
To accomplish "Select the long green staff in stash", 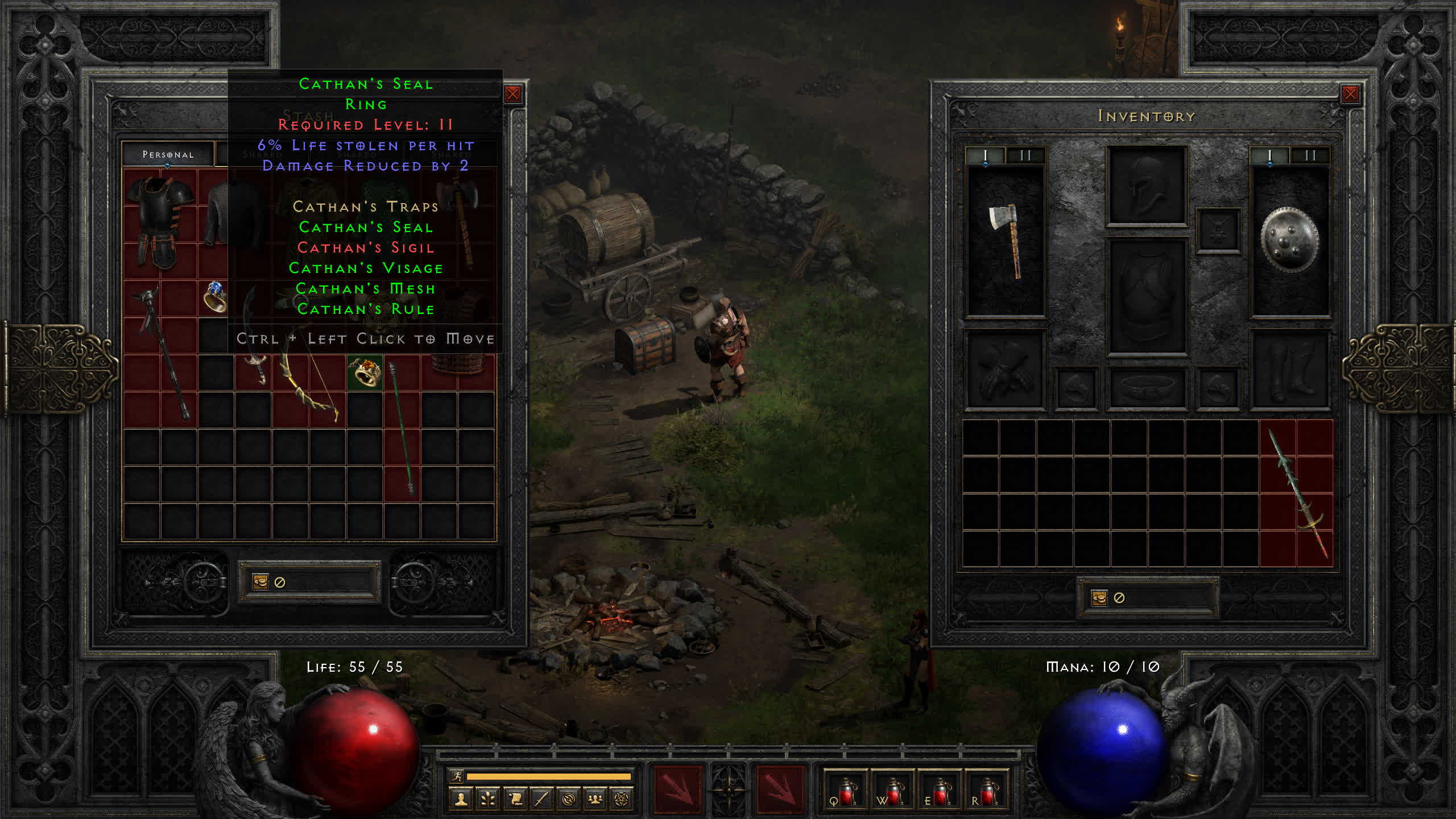I will click(402, 427).
